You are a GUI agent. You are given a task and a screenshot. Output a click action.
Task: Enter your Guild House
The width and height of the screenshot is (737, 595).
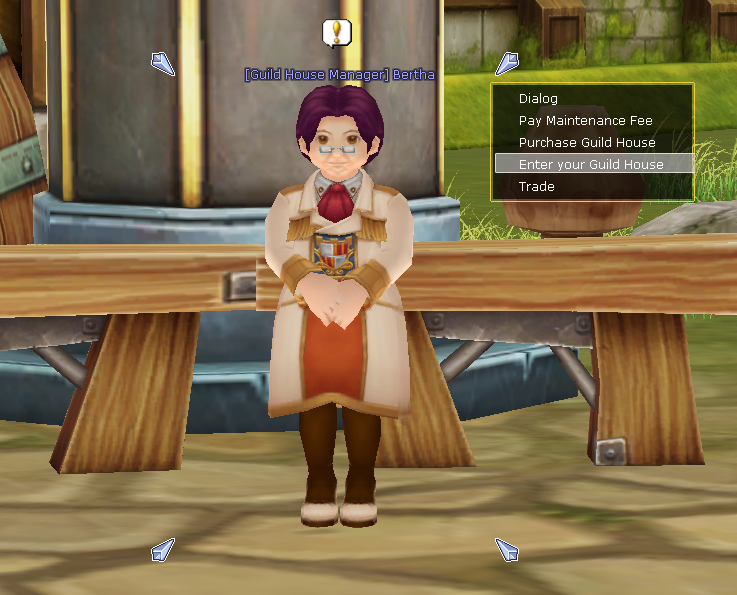pyautogui.click(x=592, y=164)
